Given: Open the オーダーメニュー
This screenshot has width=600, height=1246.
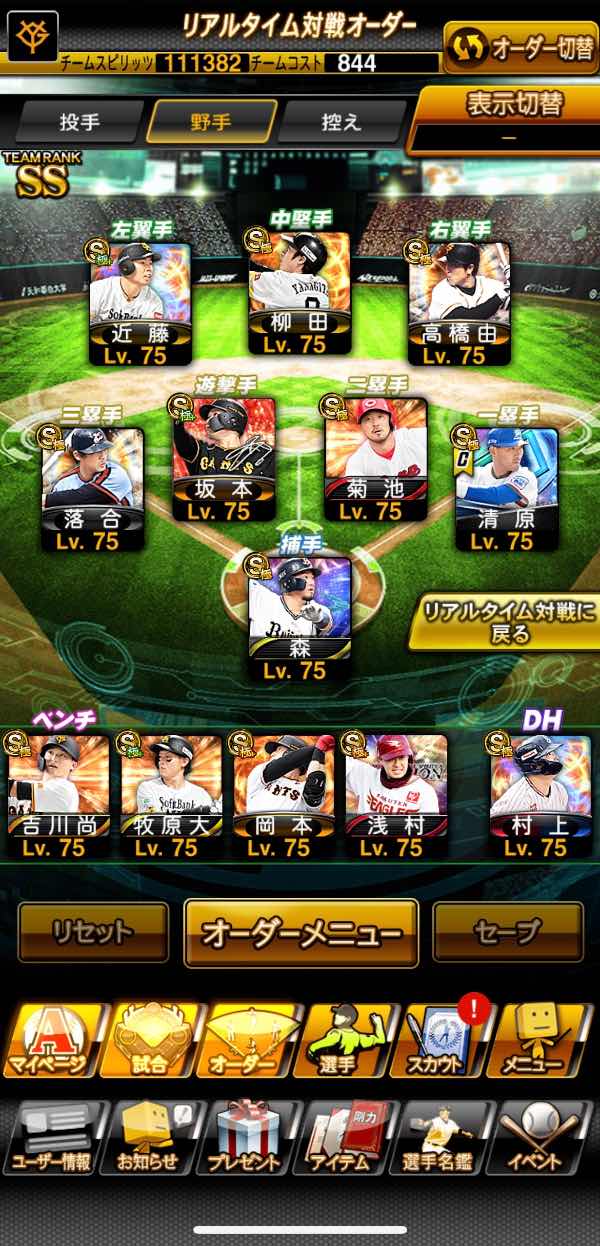Looking at the screenshot, I should pos(301,933).
